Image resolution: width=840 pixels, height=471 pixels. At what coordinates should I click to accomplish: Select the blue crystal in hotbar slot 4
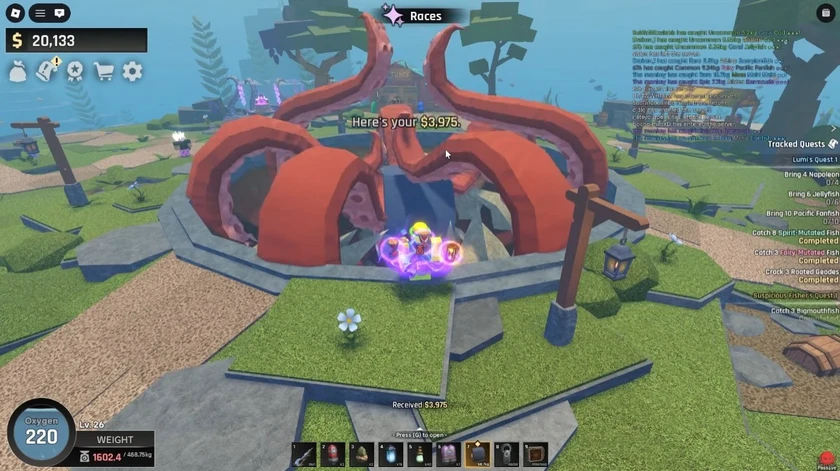[x=391, y=455]
